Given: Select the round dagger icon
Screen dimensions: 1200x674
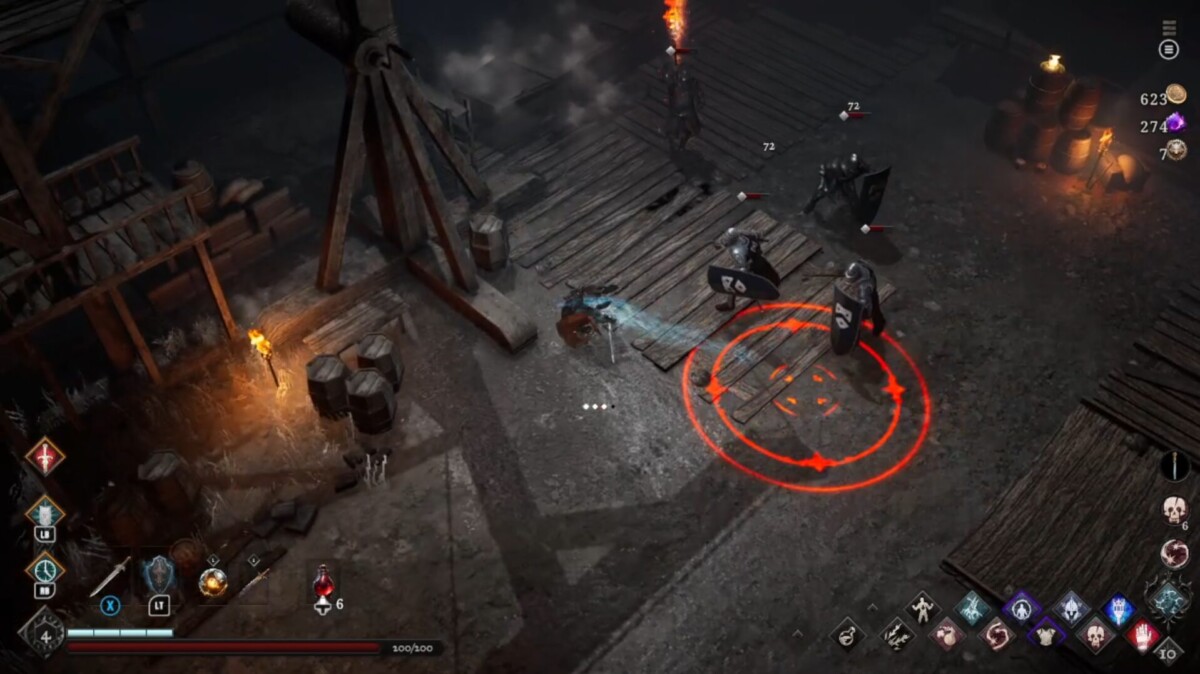Looking at the screenshot, I should [x=1174, y=466].
